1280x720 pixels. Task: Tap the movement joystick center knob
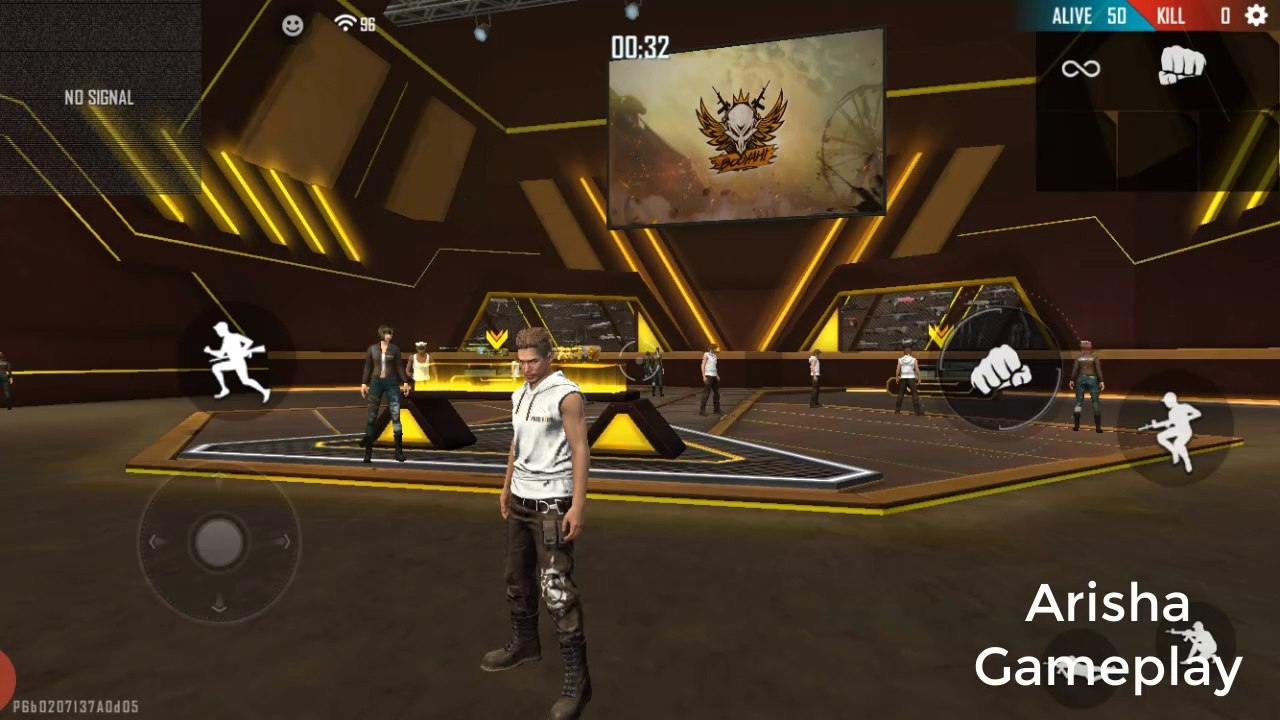tap(218, 543)
